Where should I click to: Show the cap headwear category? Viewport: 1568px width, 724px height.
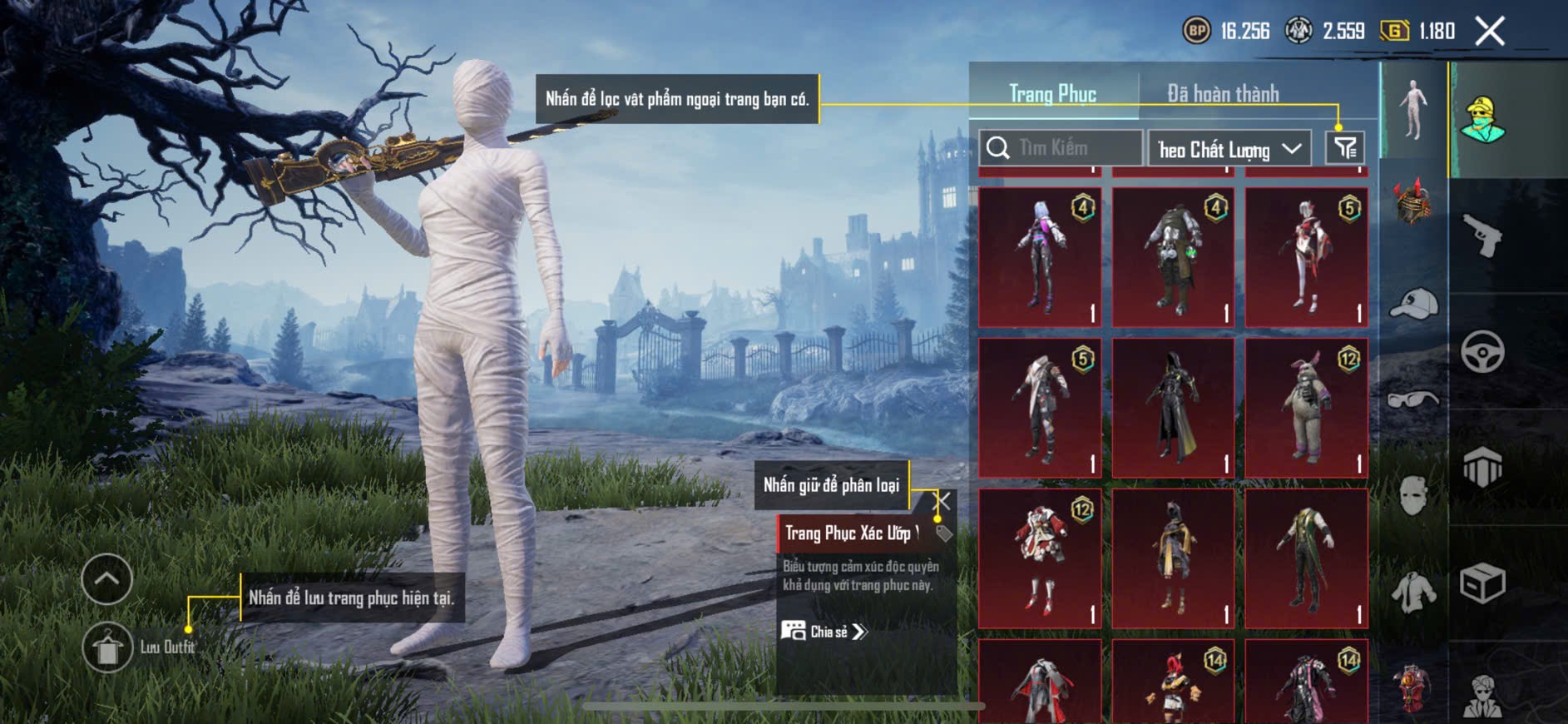(x=1413, y=304)
